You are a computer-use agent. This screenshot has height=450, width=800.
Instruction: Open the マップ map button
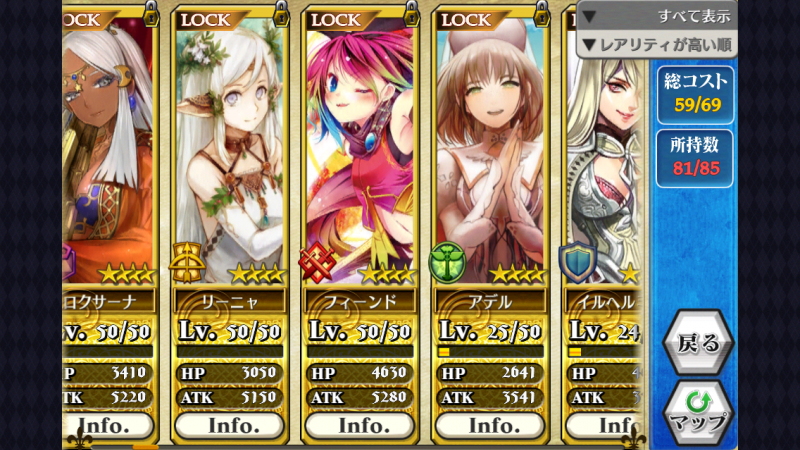tap(698, 410)
